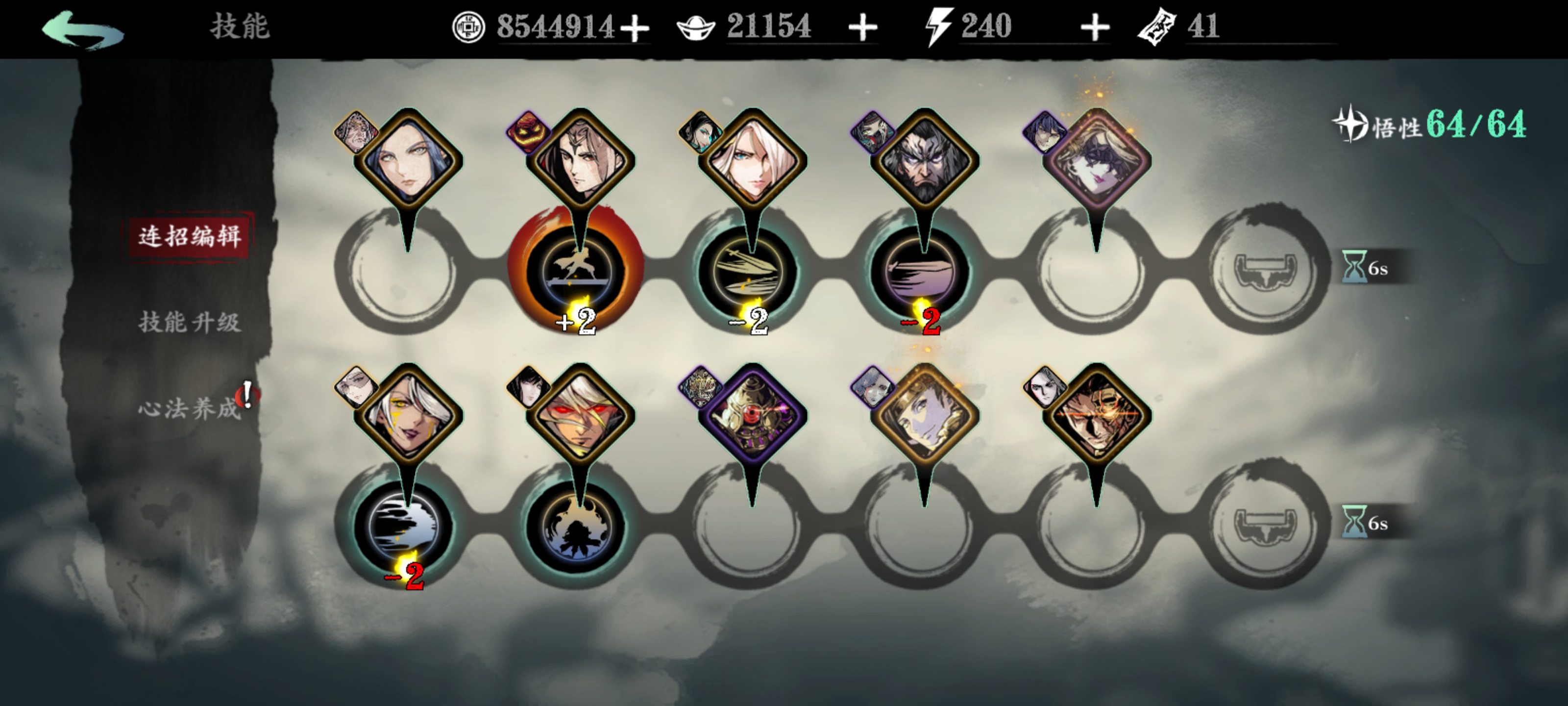Select the blue-haired woman portrait
Viewport: 1568px width, 706px height.
[x=407, y=161]
